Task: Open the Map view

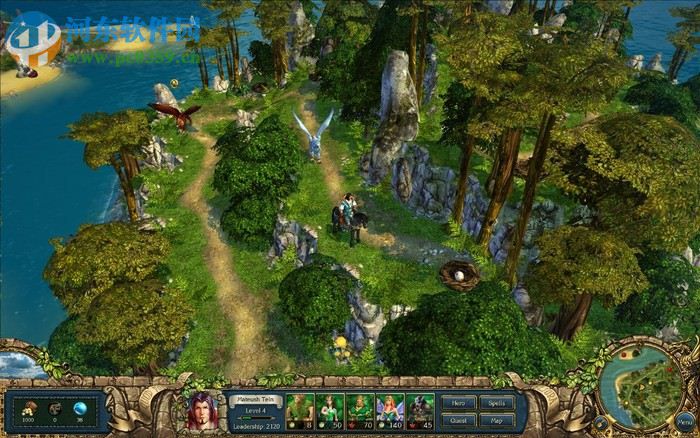Action: (x=497, y=420)
